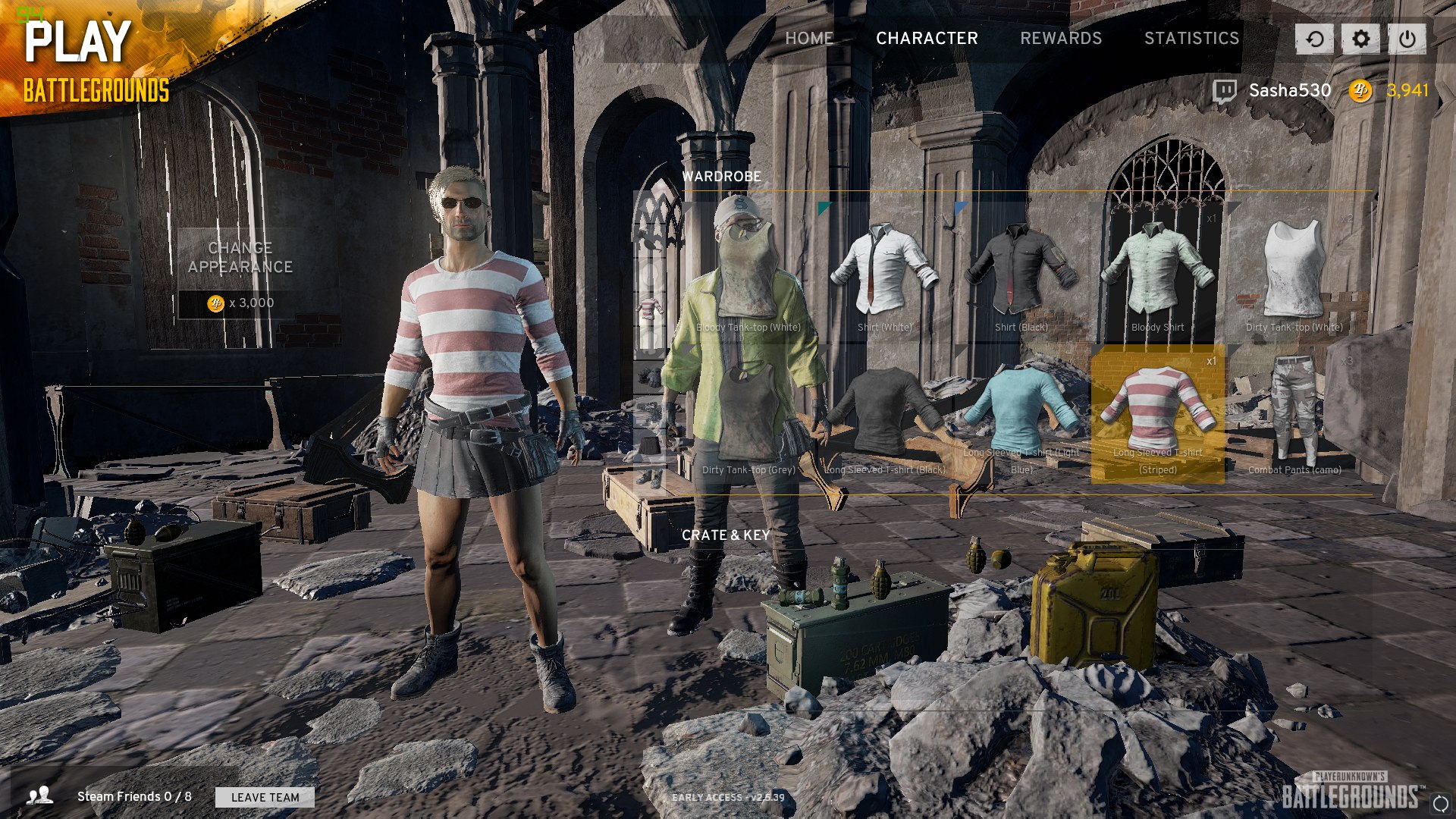Equip the Shirt (Black) item
This screenshot has height=819, width=1456.
click(x=1021, y=273)
